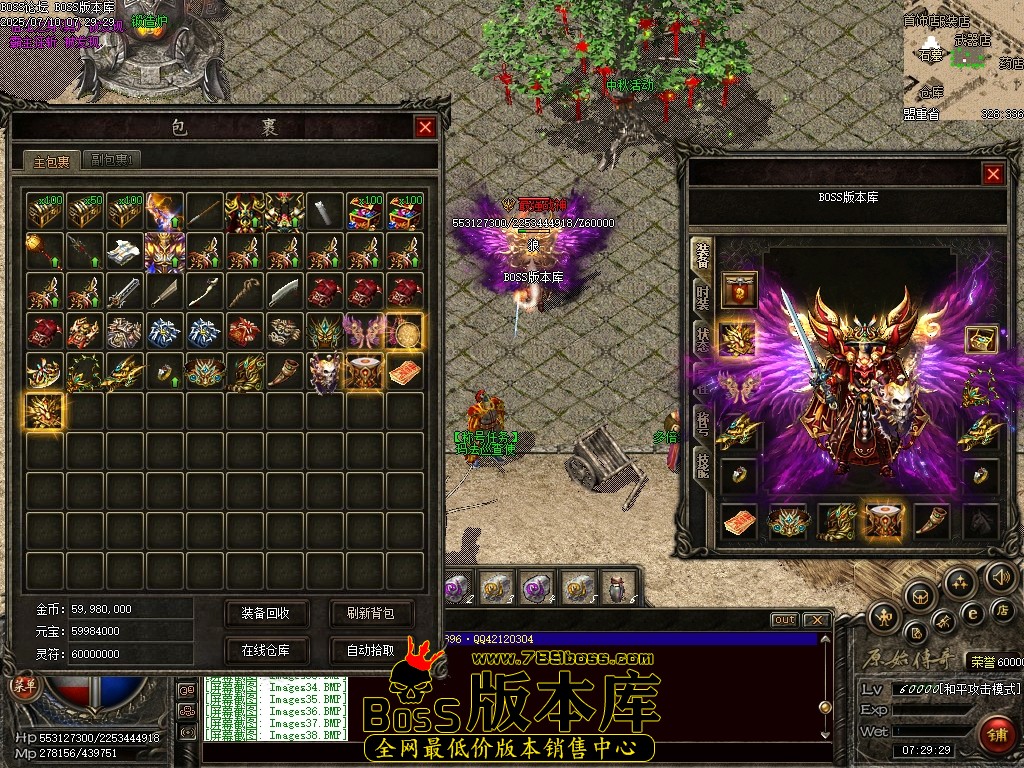Close the 包裹 inventory window
This screenshot has width=1024, height=768.
[x=425, y=127]
